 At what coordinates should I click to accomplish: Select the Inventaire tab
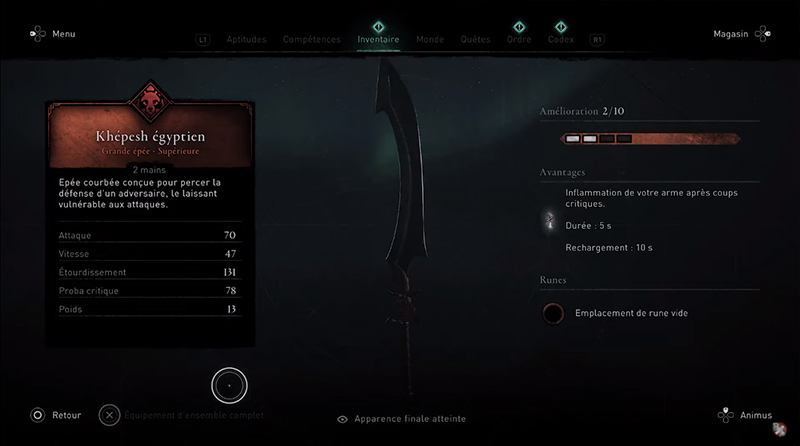coord(378,40)
